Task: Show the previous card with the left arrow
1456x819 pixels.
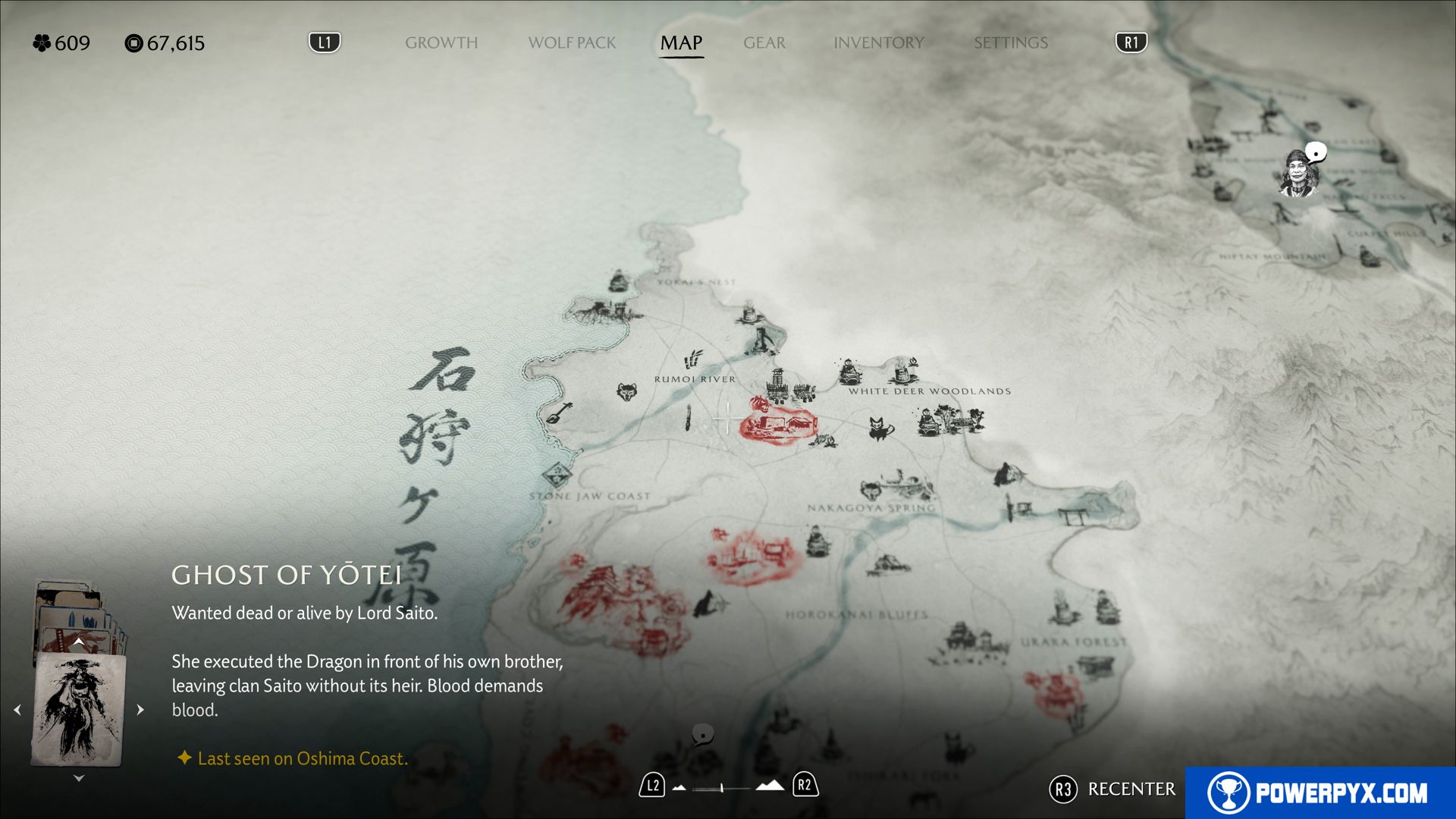Action: coord(17,710)
